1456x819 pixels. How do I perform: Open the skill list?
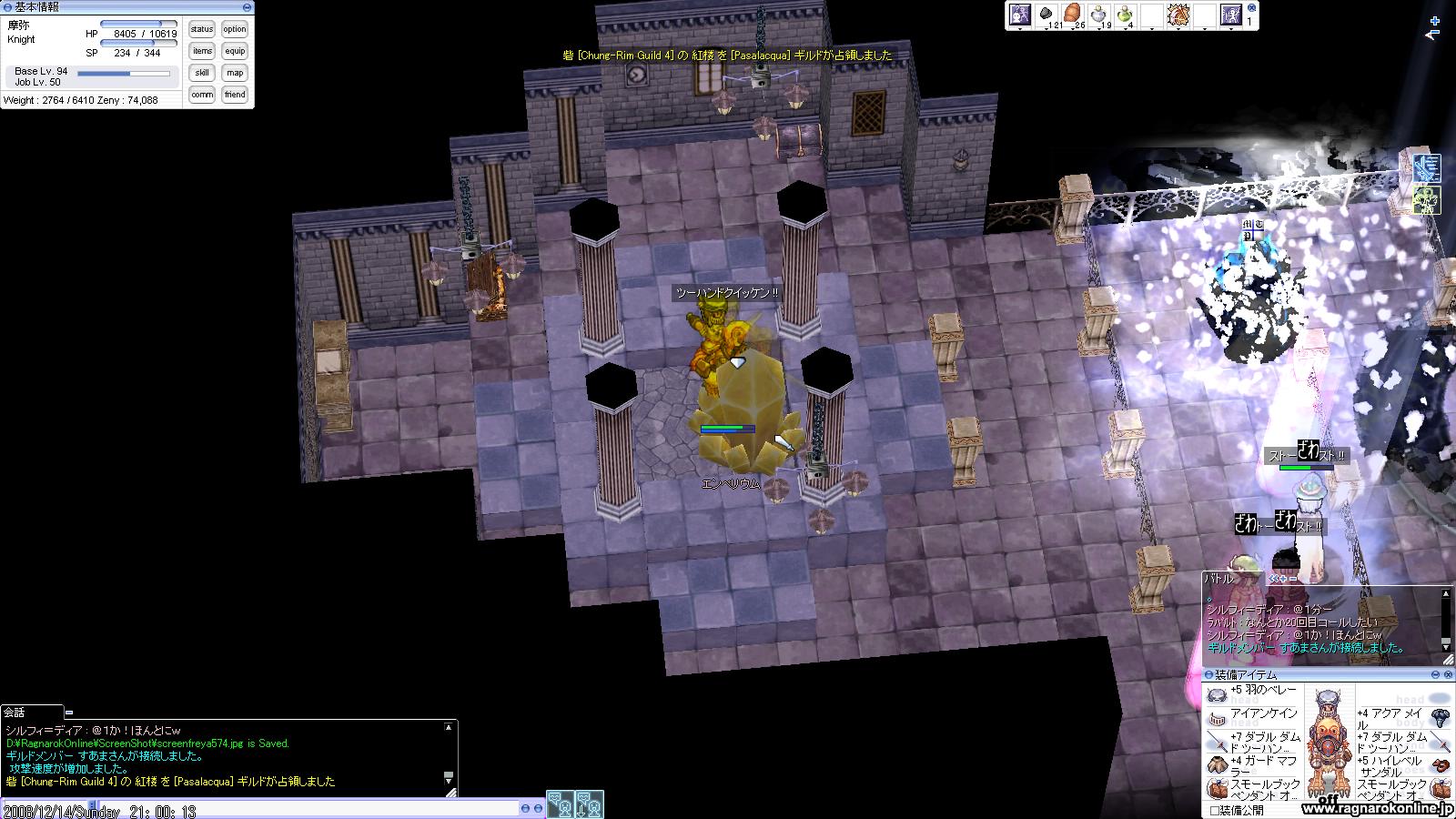click(x=202, y=73)
